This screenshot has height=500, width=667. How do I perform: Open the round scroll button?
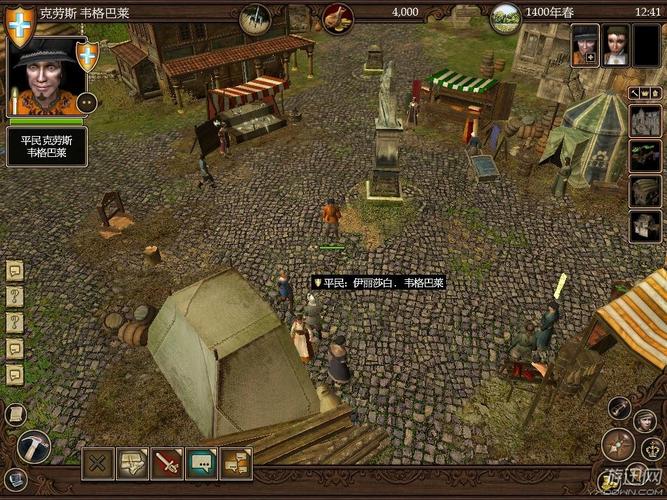click(x=15, y=414)
